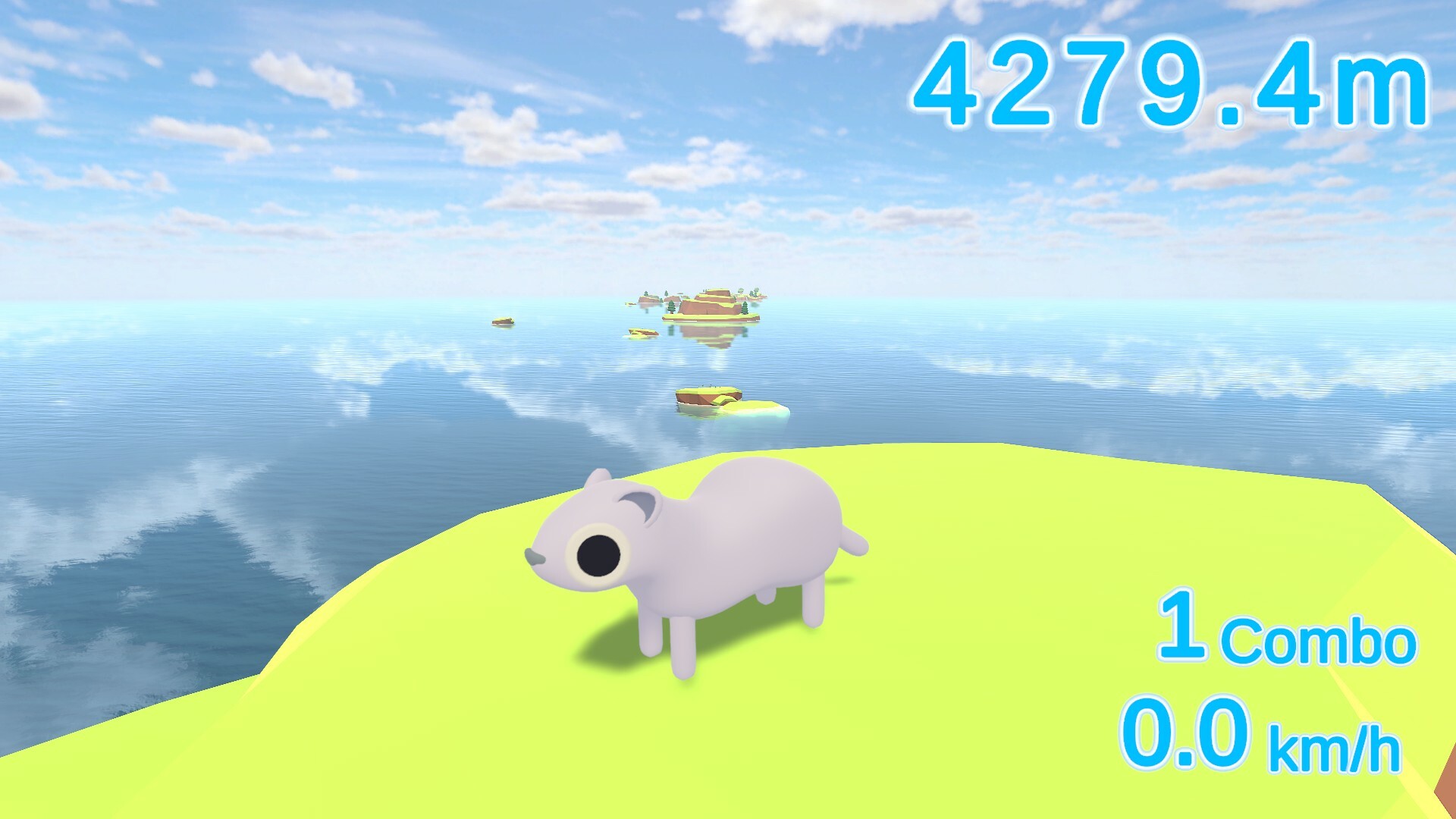Click the nearby floating brown island
The width and height of the screenshot is (1456, 819).
[709, 398]
